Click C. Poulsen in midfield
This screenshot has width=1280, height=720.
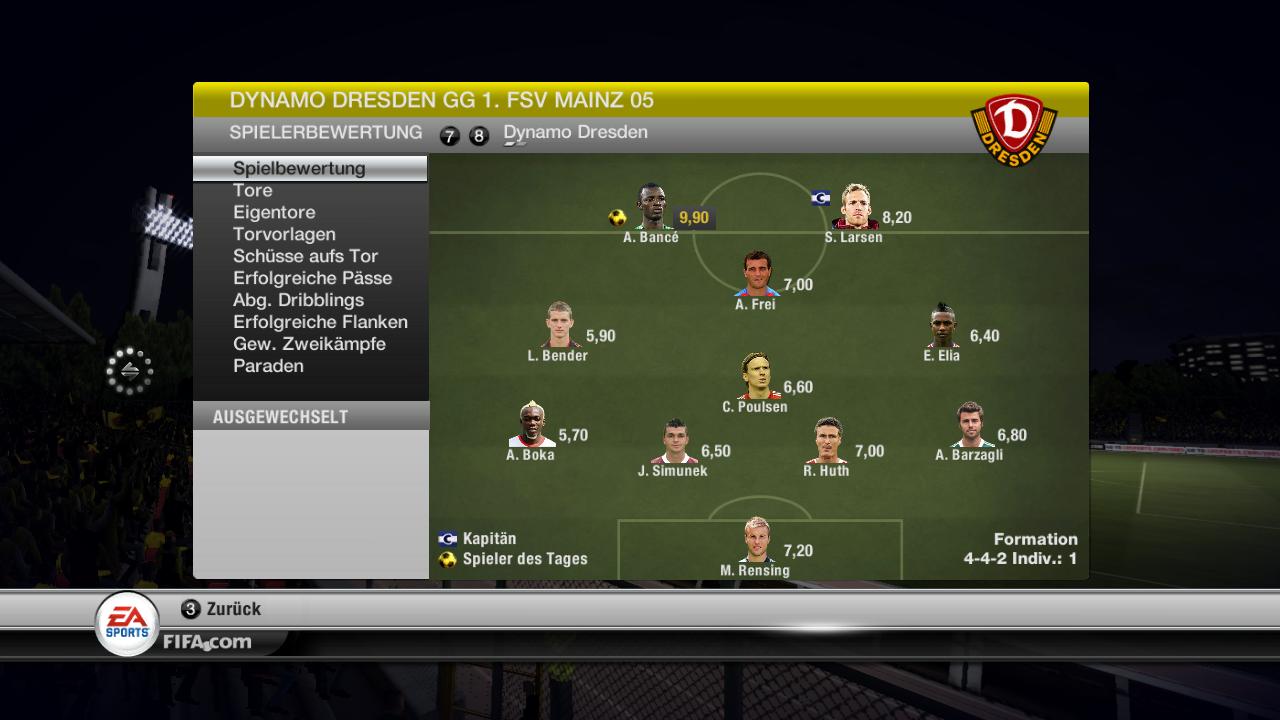click(x=757, y=377)
